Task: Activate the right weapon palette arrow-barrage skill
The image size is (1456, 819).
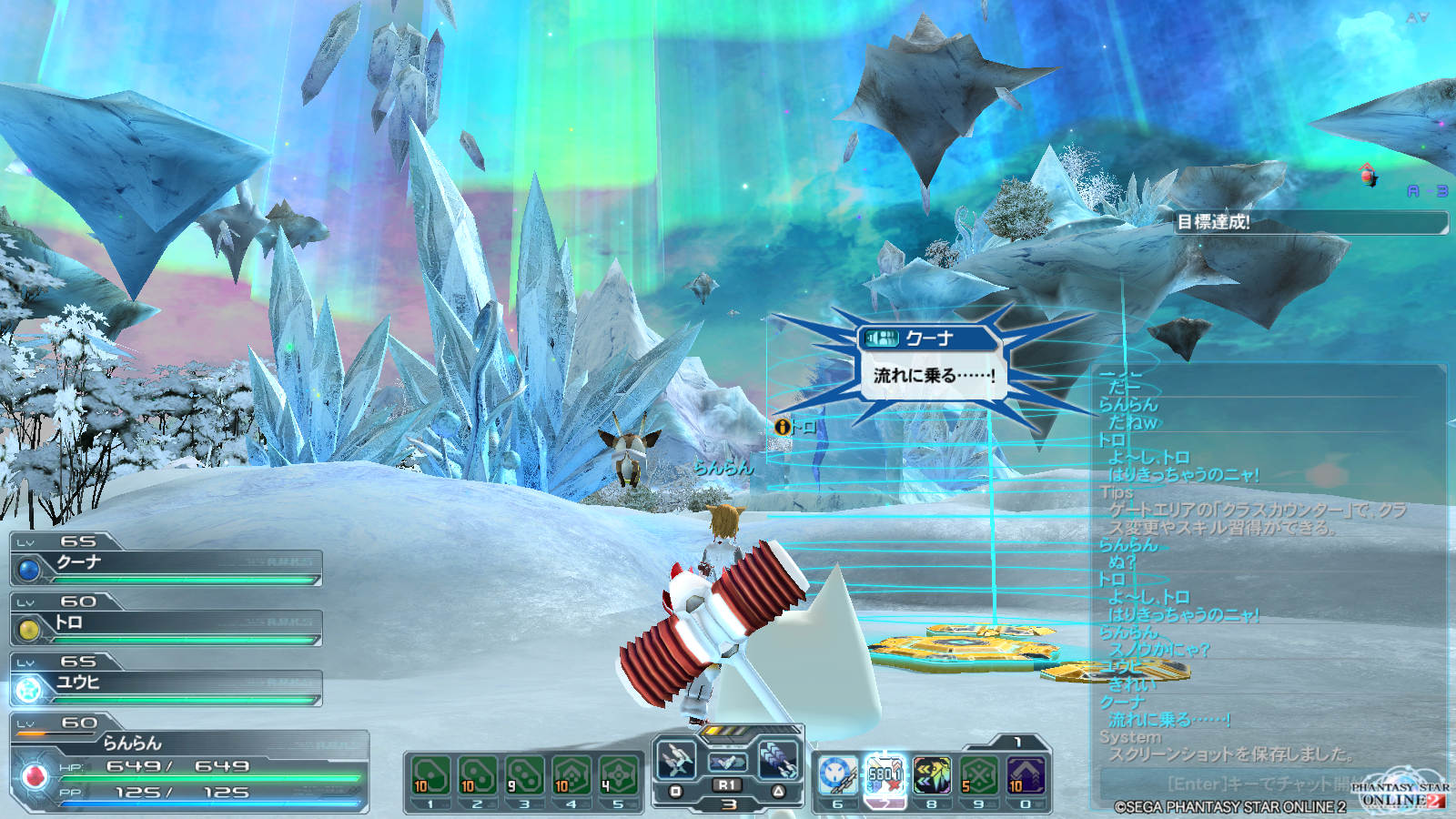Action: [x=778, y=758]
